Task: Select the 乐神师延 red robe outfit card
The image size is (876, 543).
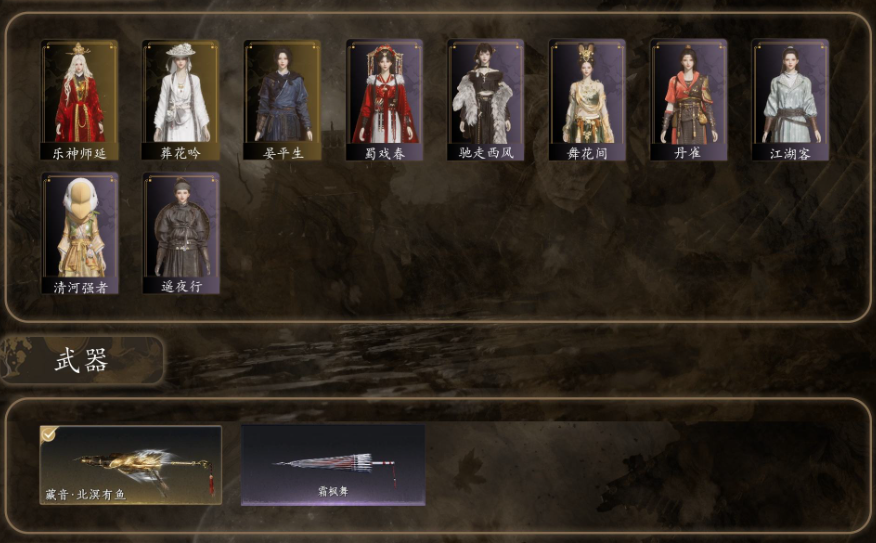Action: (80, 100)
